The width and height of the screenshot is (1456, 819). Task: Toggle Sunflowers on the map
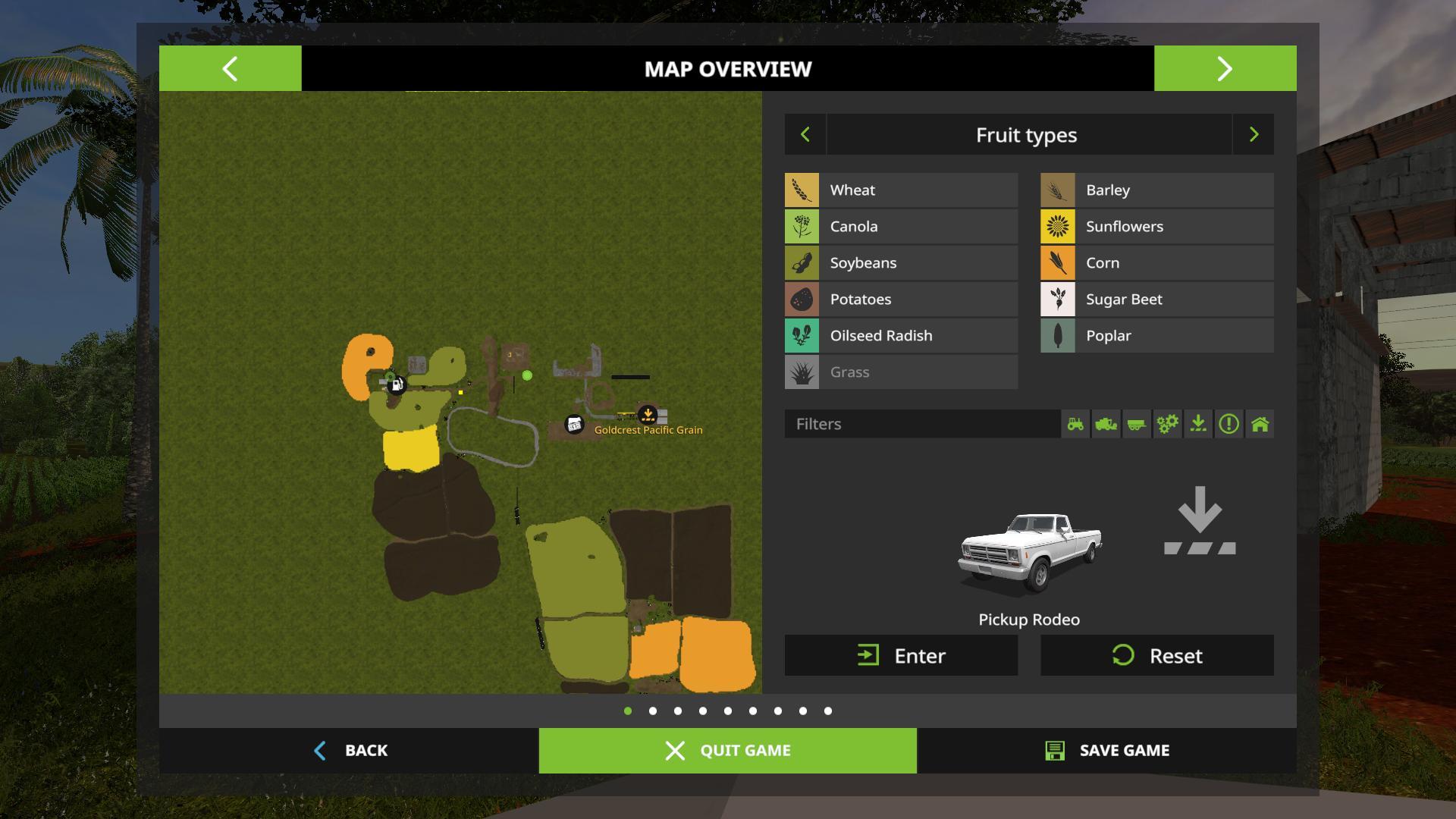point(1156,227)
